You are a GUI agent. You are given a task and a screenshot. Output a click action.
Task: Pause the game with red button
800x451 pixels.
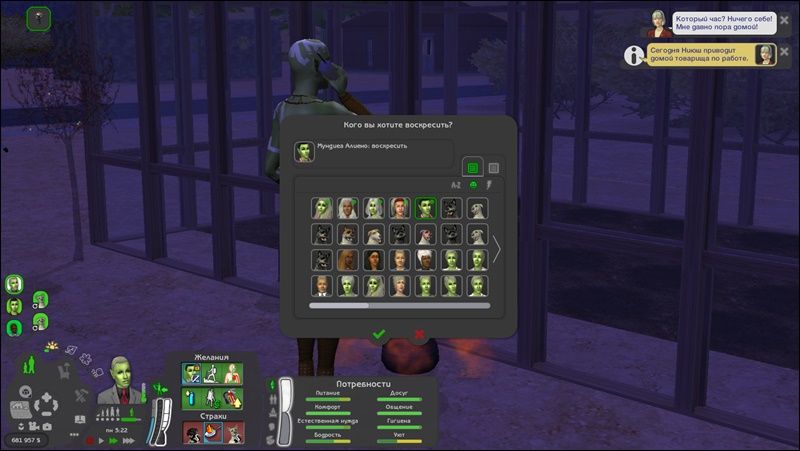(89, 439)
